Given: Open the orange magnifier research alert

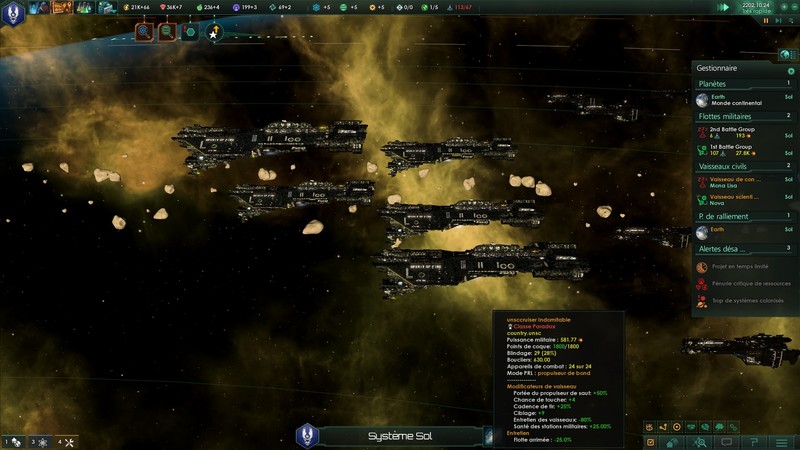Looking at the screenshot, I should point(145,33).
